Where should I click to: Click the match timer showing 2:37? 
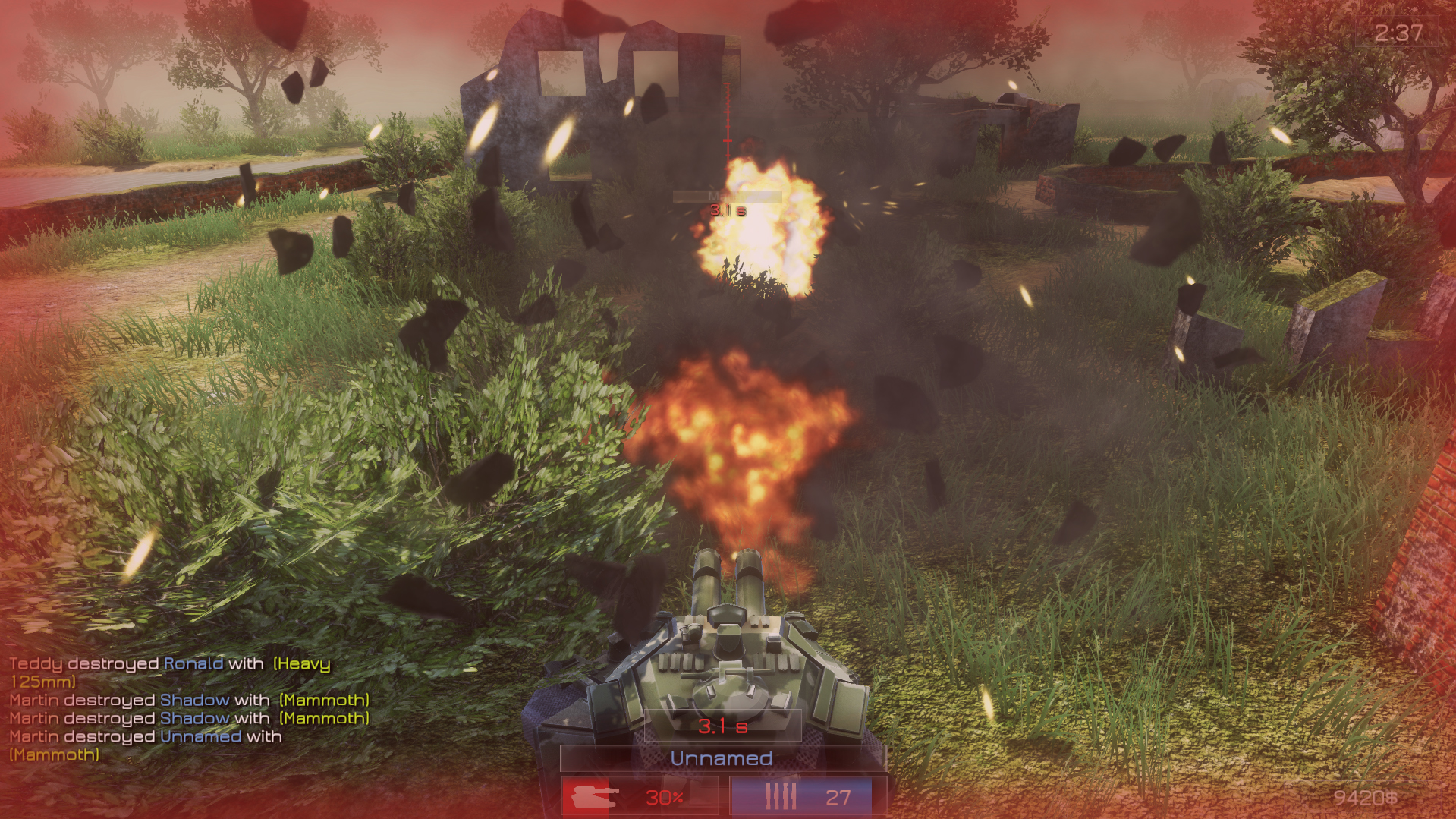pos(1397,32)
